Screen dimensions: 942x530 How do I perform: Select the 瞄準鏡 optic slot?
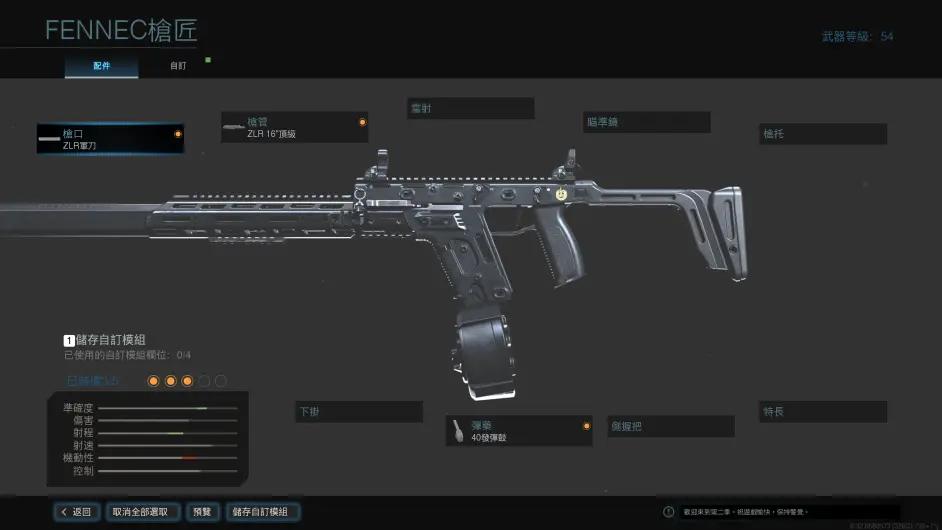pyautogui.click(x=647, y=122)
